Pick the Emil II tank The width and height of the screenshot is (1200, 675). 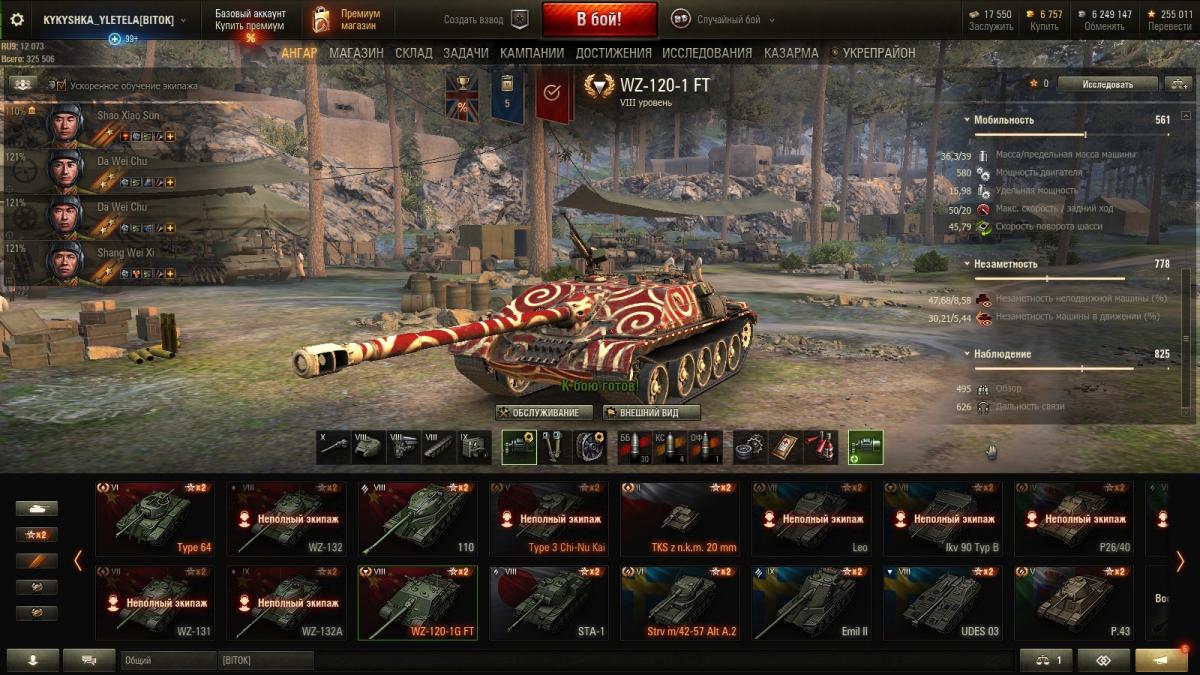click(812, 602)
